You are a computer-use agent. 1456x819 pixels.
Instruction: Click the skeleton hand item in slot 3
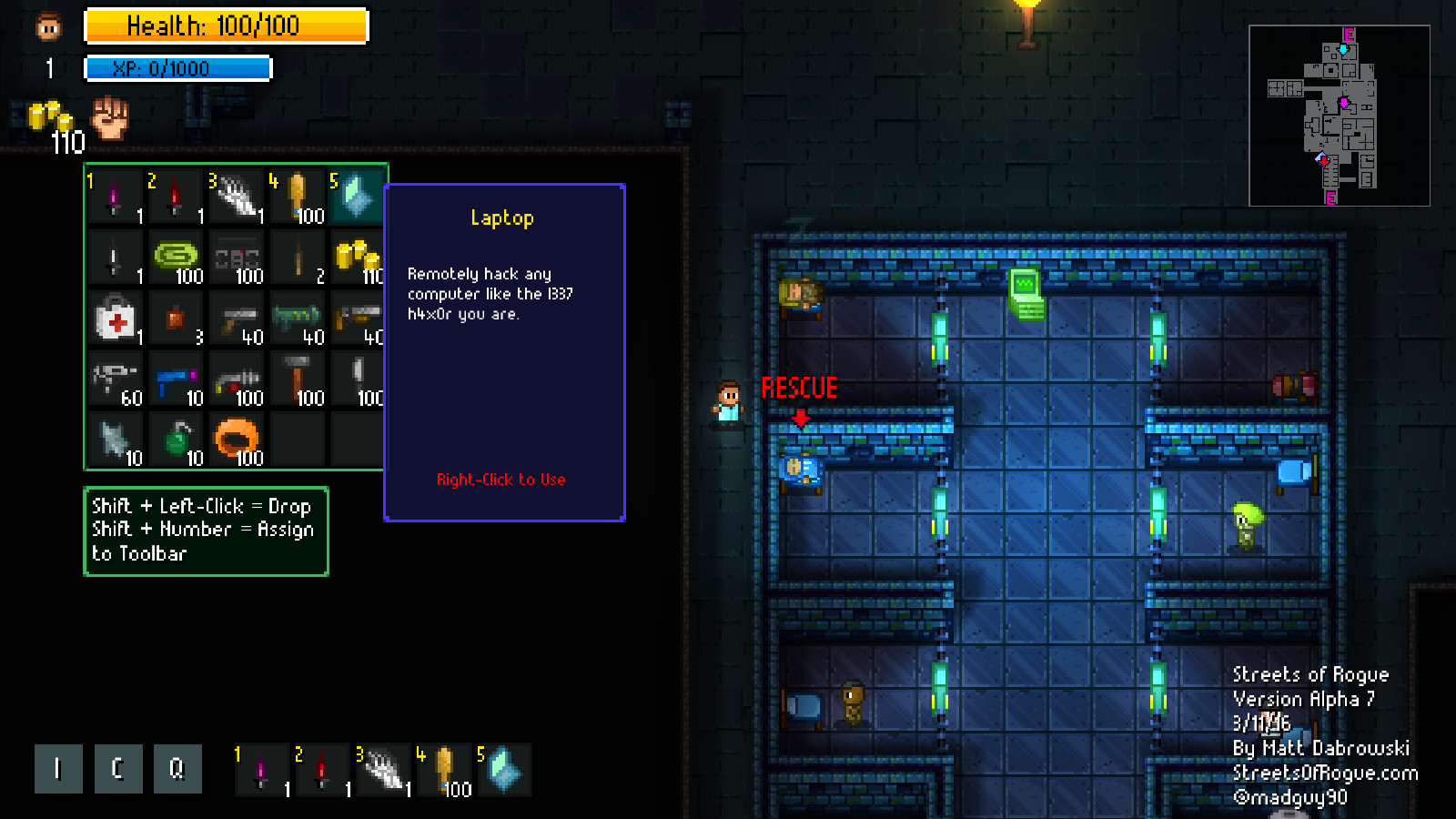point(237,196)
